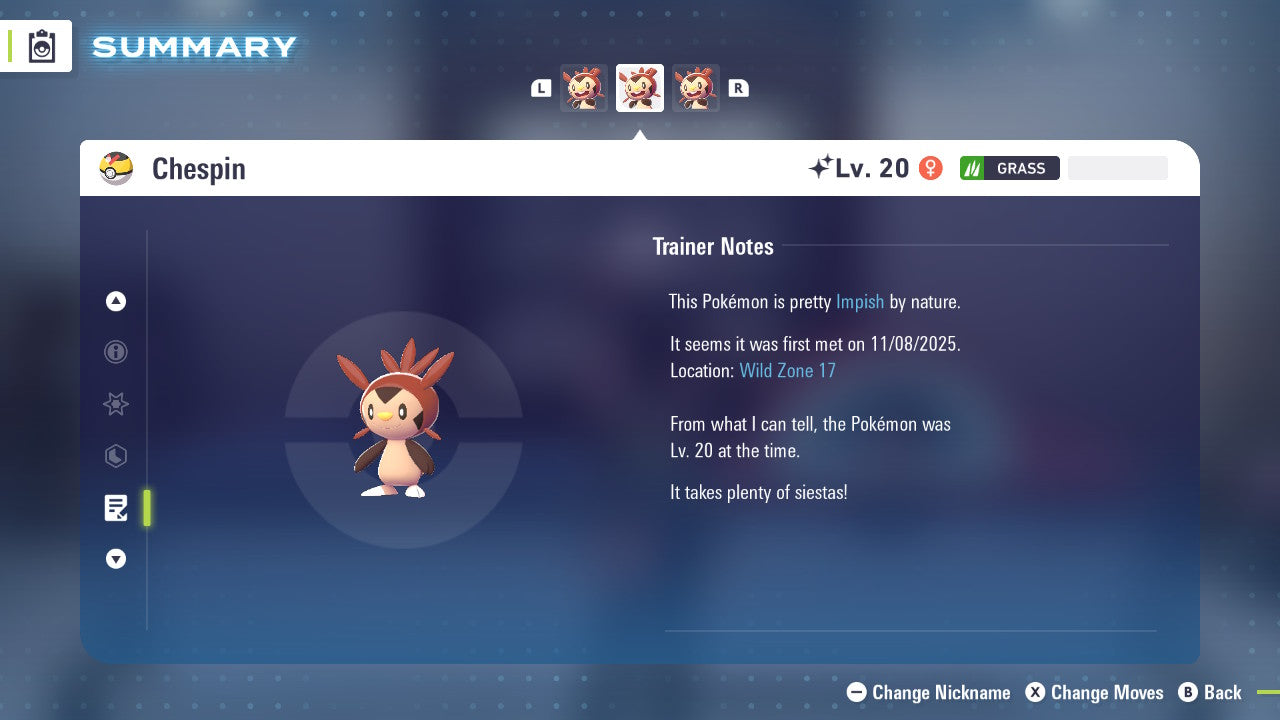This screenshot has width=1280, height=720.
Task: Switch to the left Pokémon thumbnail tab
Action: (x=583, y=87)
